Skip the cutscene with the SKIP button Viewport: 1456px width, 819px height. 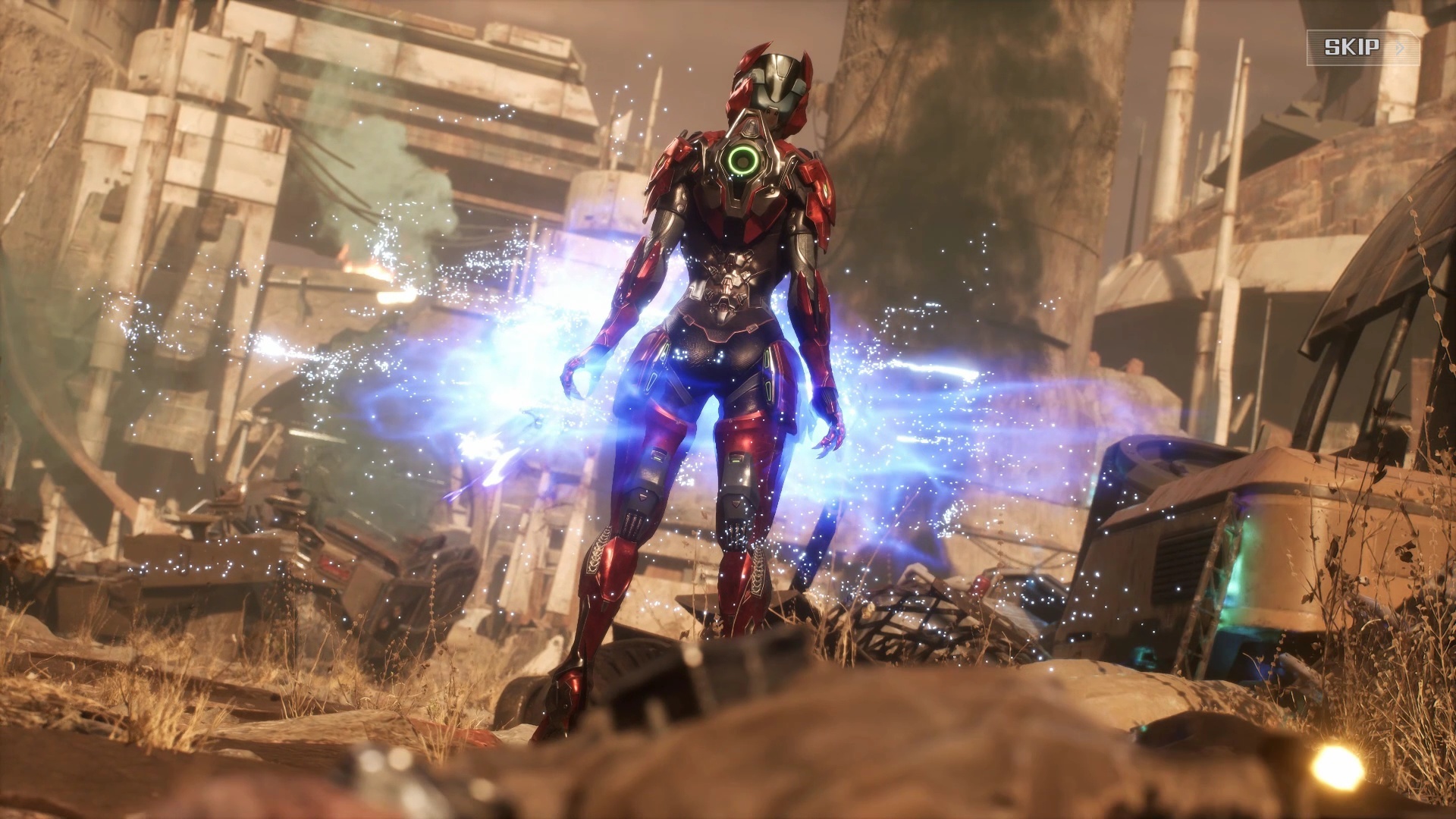coord(1361,48)
